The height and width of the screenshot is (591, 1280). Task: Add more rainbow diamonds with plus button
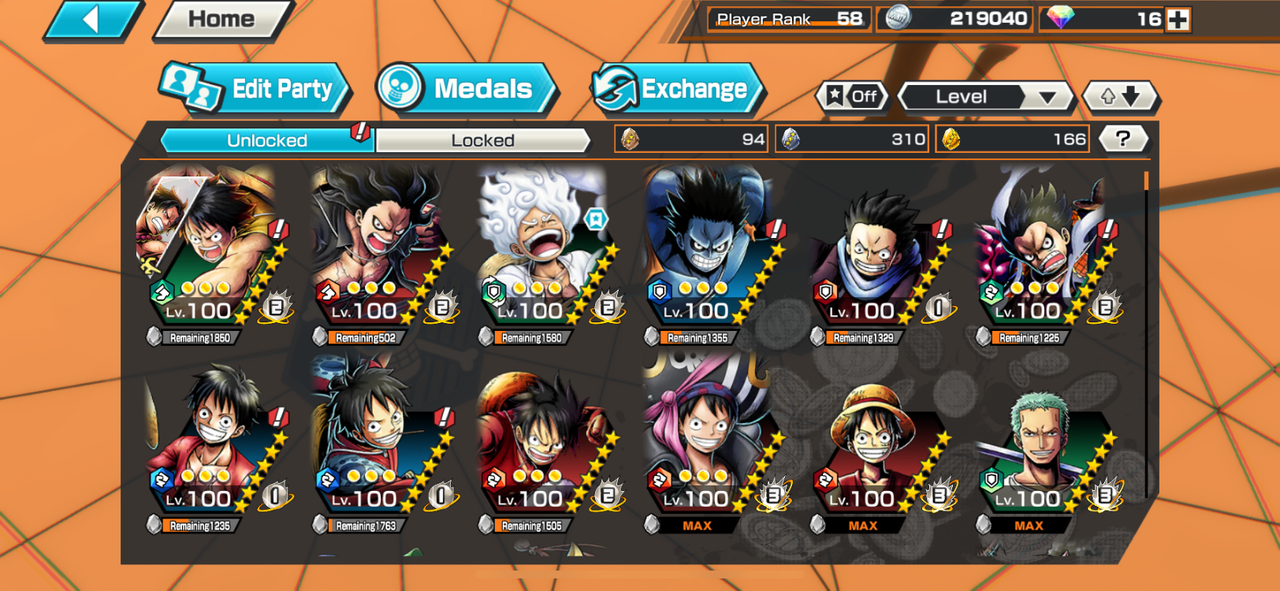point(1179,19)
